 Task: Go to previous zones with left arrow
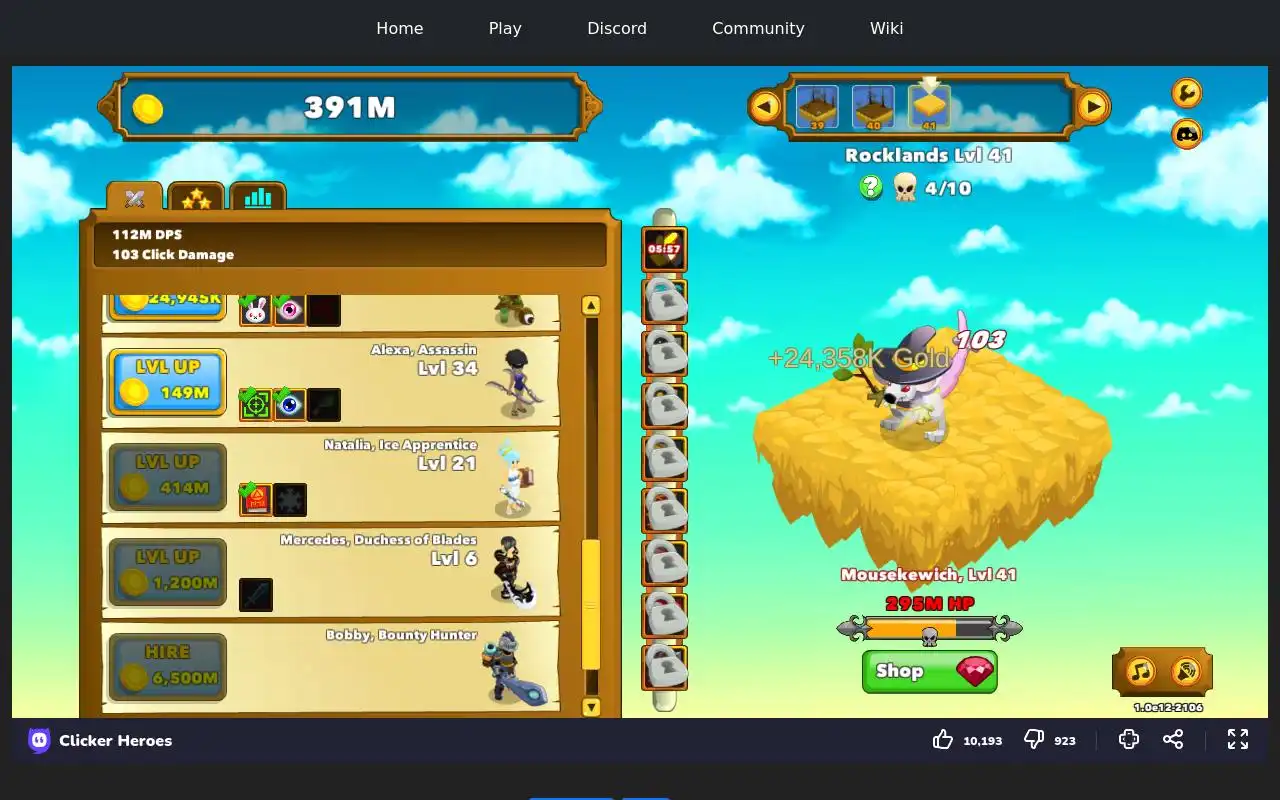pyautogui.click(x=765, y=106)
